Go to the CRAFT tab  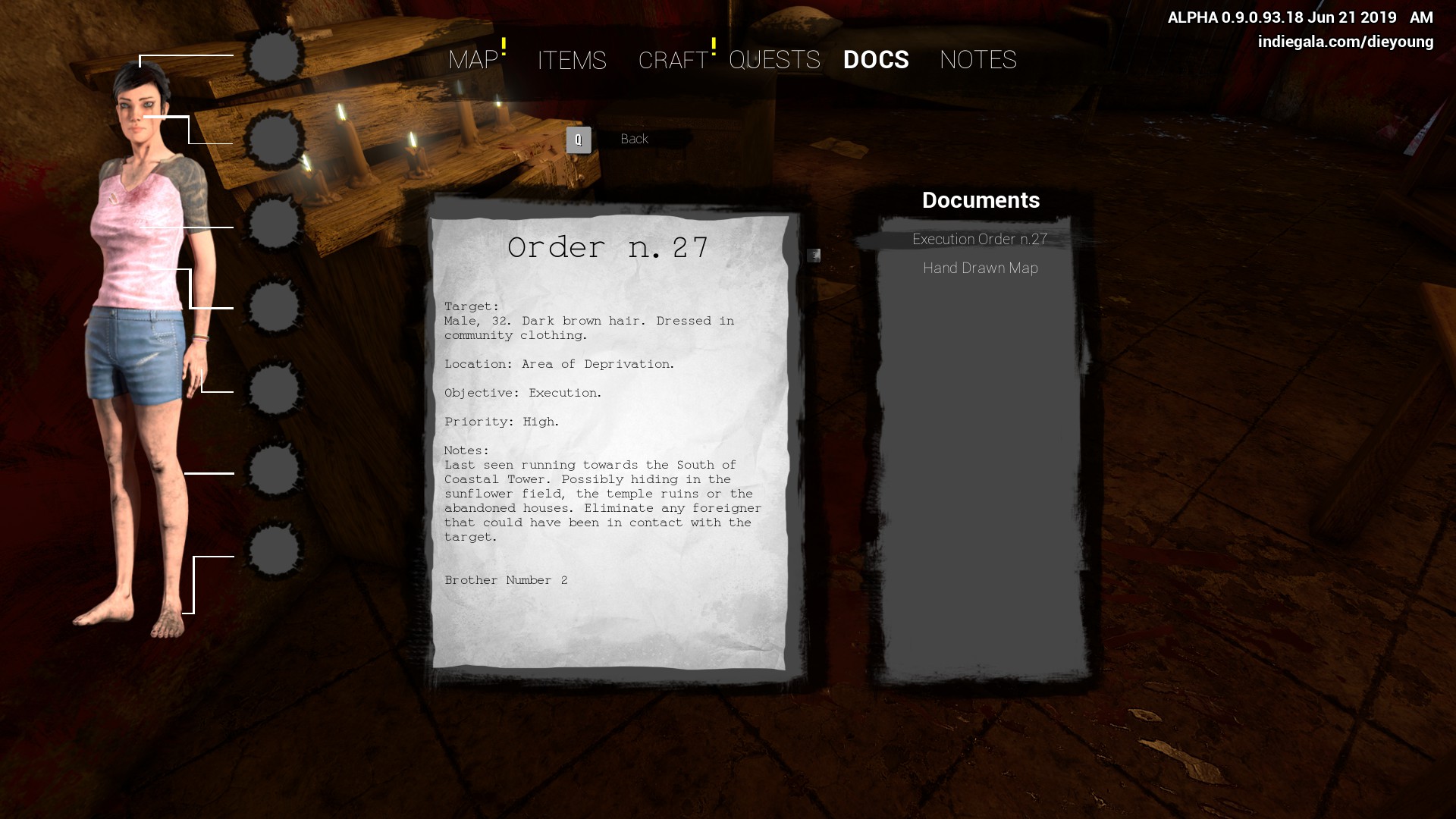tap(673, 60)
